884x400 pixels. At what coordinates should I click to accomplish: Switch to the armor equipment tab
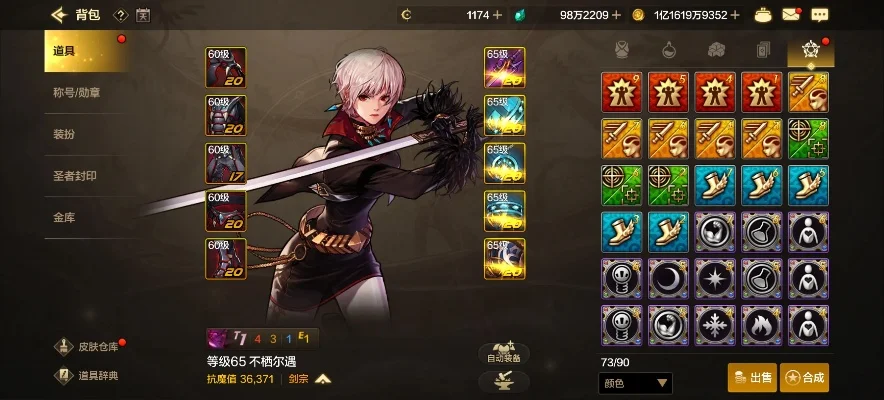tap(620, 49)
